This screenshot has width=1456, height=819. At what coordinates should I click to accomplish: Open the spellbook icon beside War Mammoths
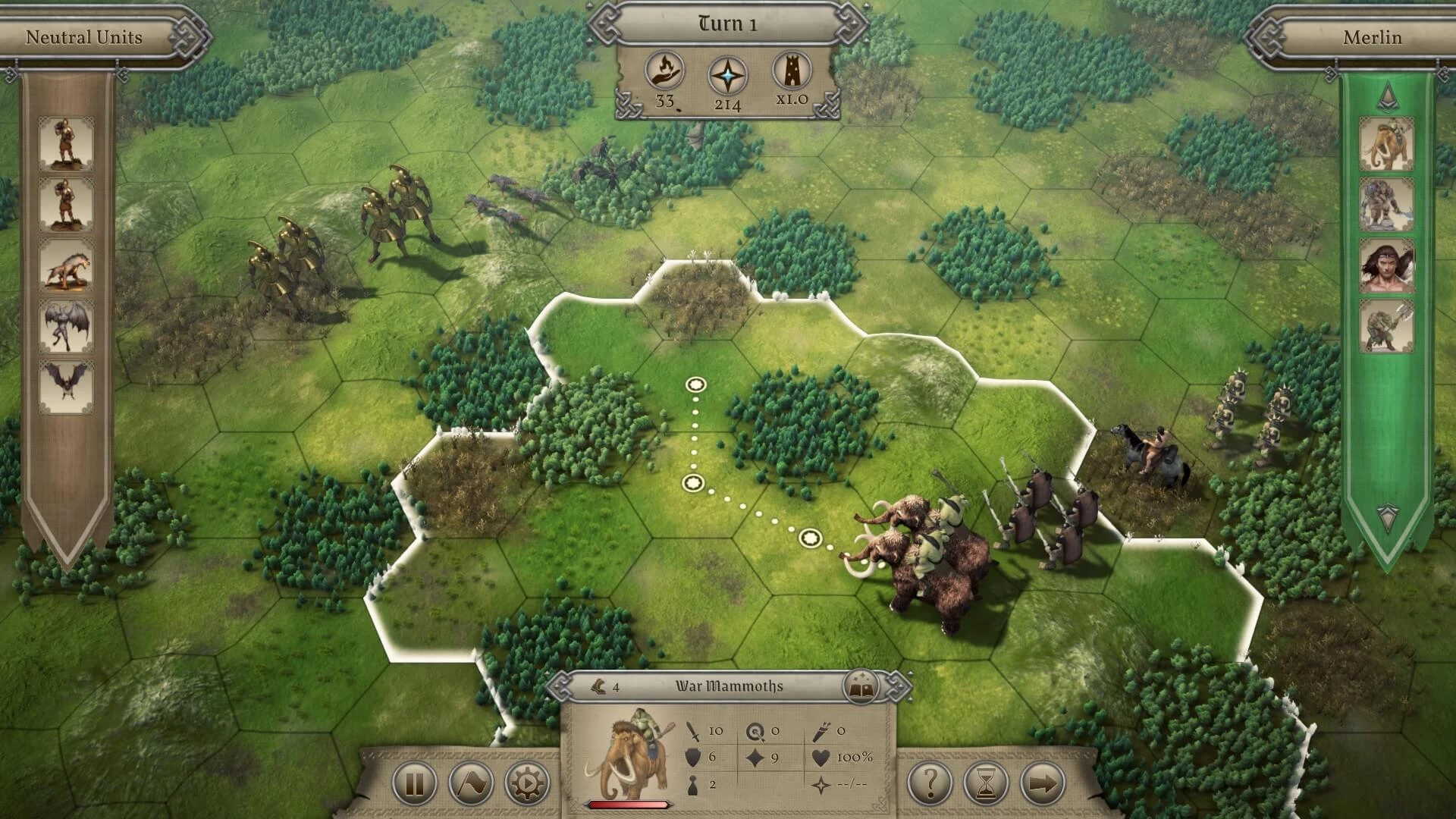click(x=860, y=687)
